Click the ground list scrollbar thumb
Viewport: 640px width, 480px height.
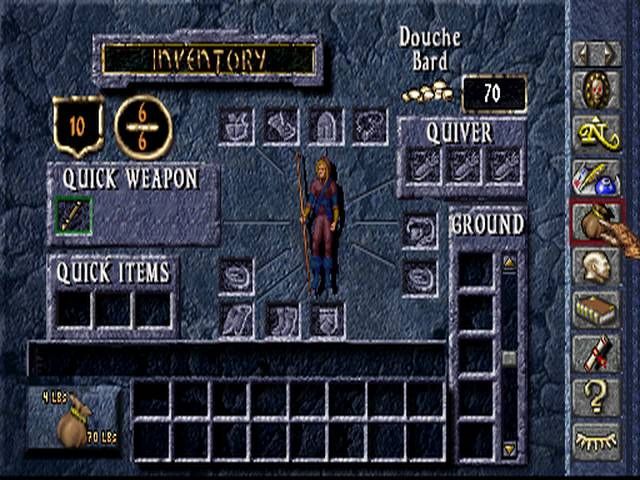click(x=509, y=358)
